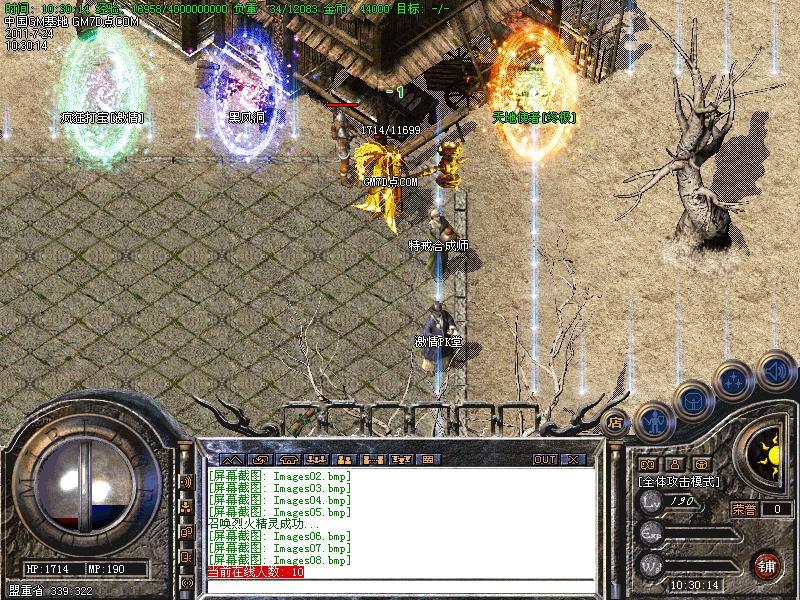This screenshot has width=800, height=600.
Task: Open the character equipment panel icon
Action: pos(652,421)
